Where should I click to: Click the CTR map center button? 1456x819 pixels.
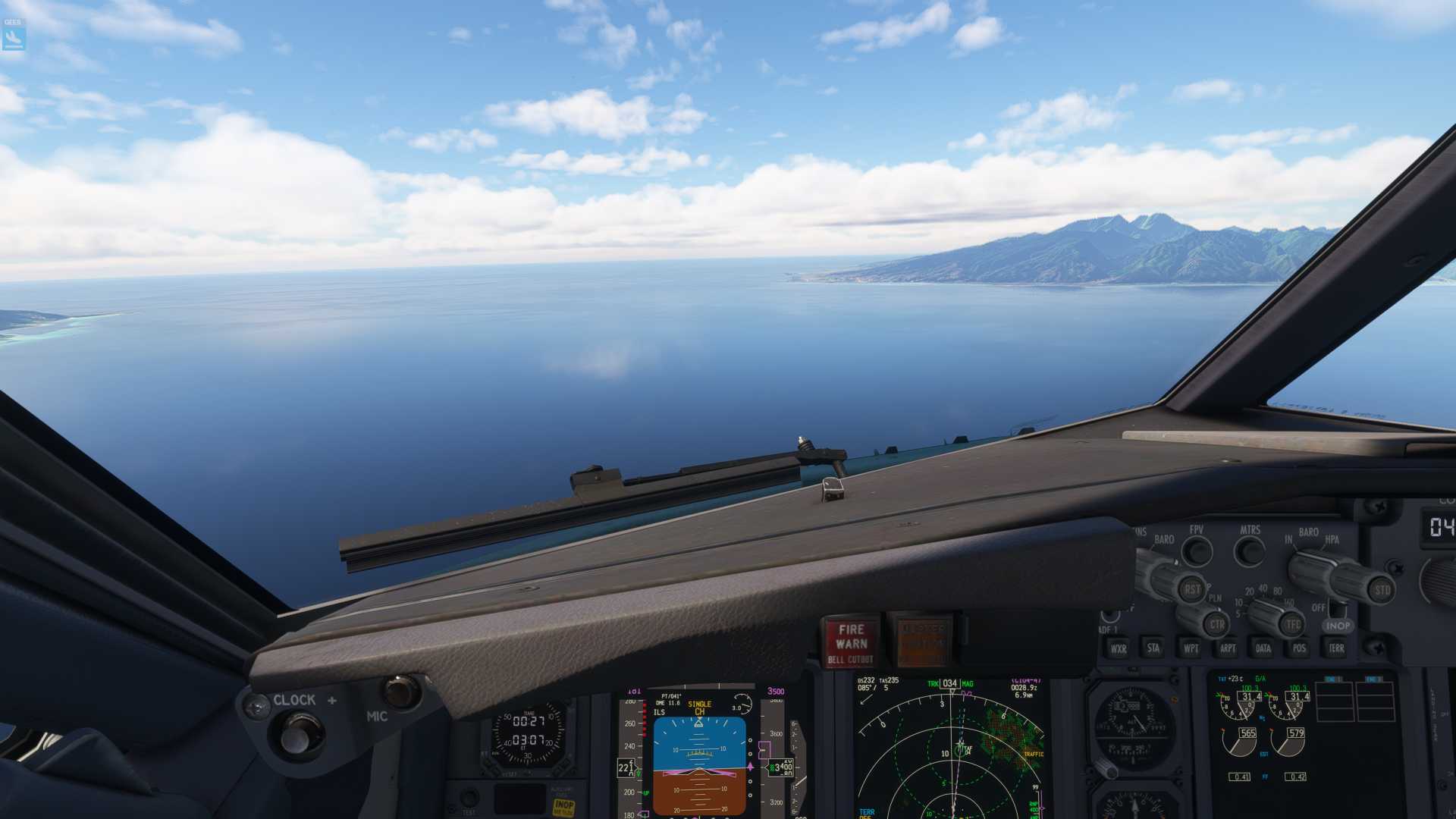(x=1217, y=624)
